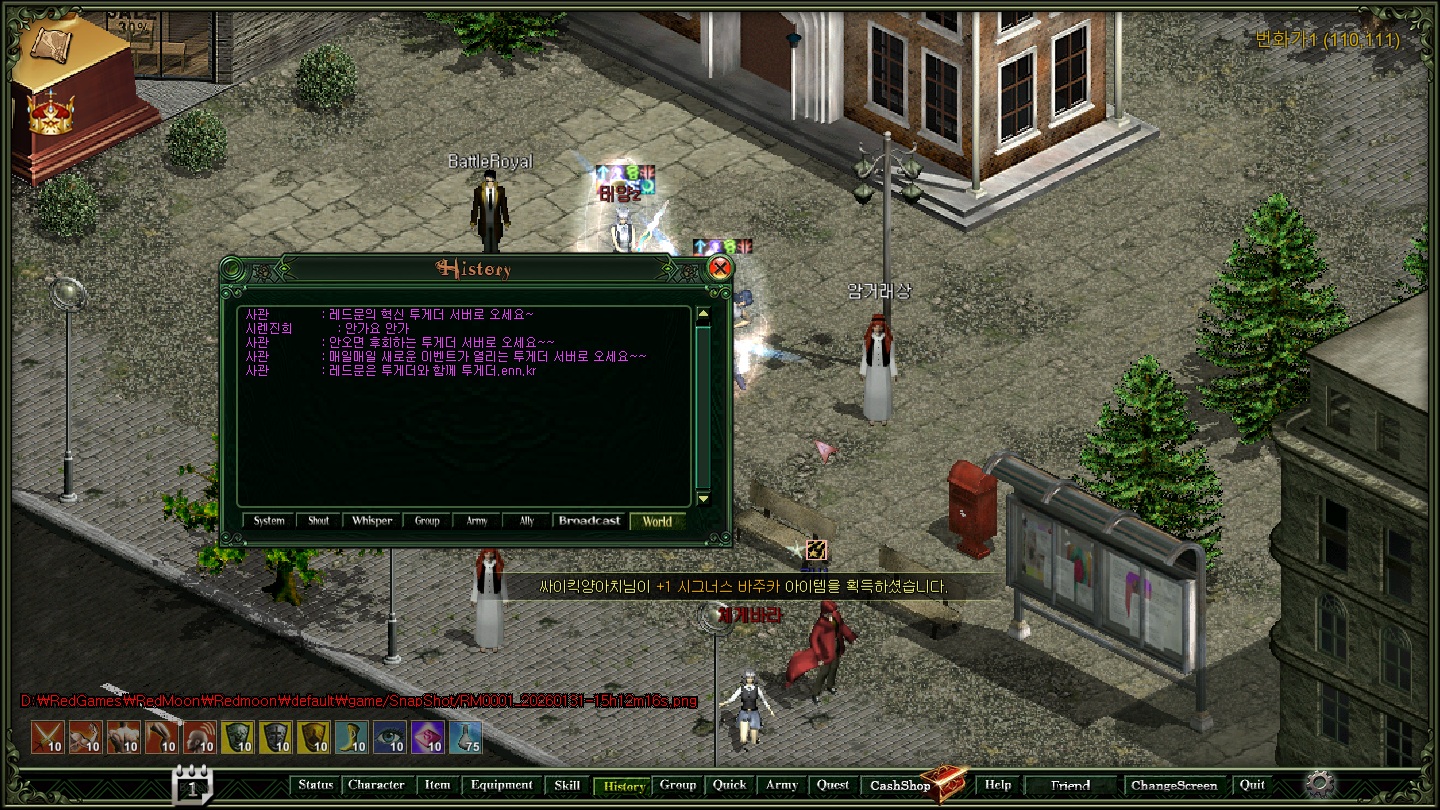1440x810 pixels.
Task: Open the calendar icon
Action: tap(192, 785)
